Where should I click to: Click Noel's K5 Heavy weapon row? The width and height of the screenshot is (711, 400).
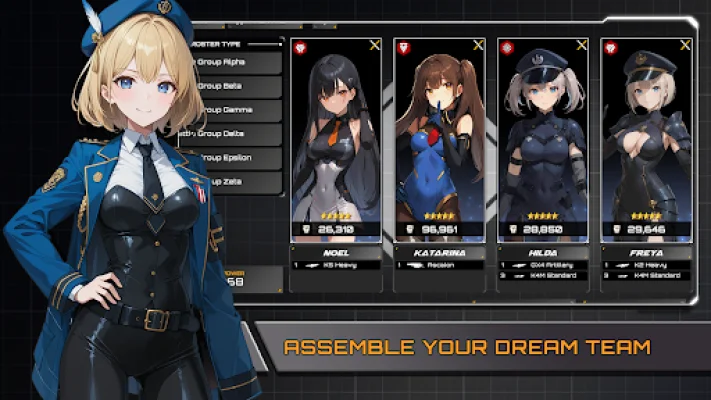tap(336, 264)
